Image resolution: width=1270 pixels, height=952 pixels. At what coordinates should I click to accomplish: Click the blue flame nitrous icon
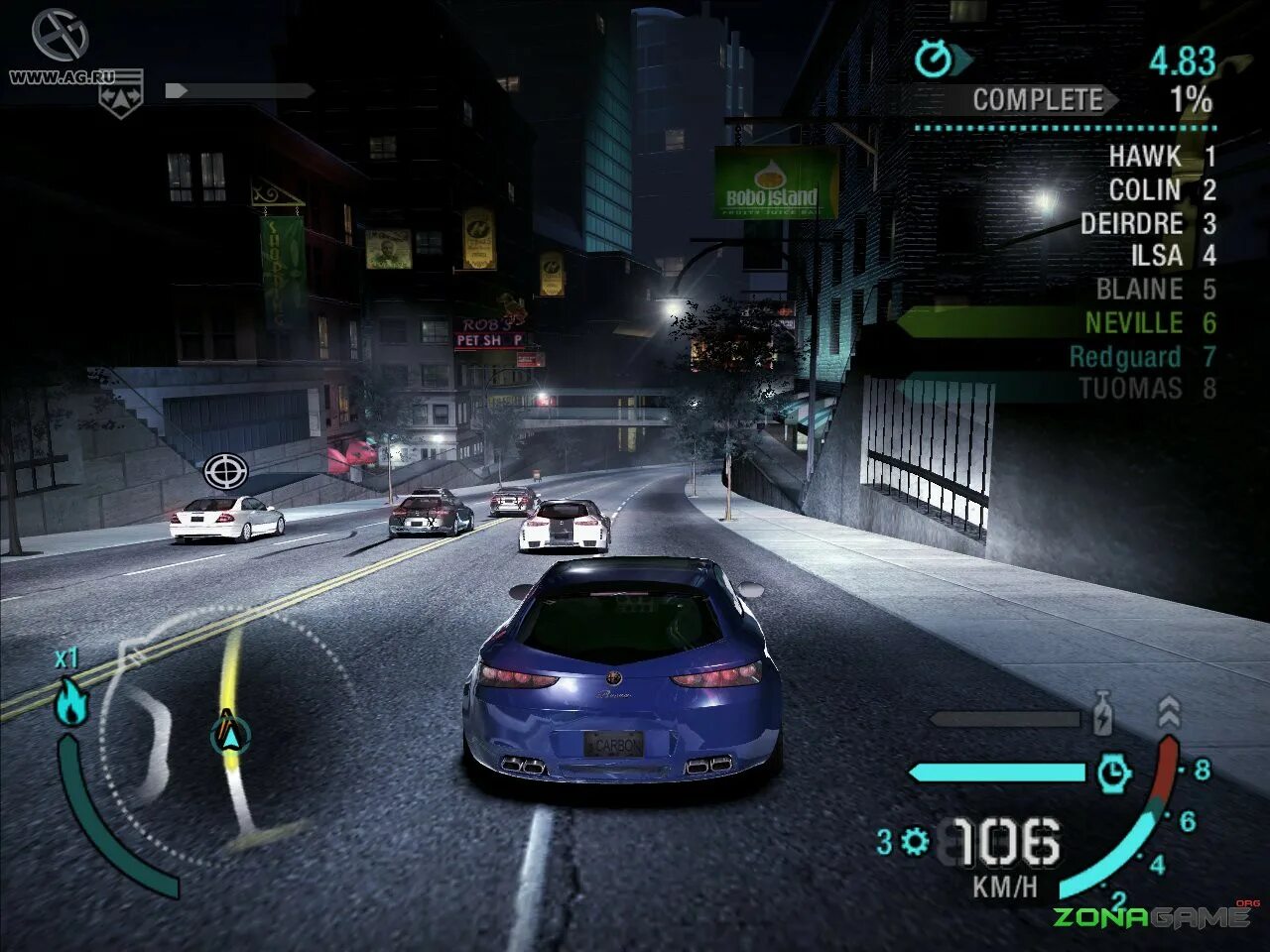point(69,702)
